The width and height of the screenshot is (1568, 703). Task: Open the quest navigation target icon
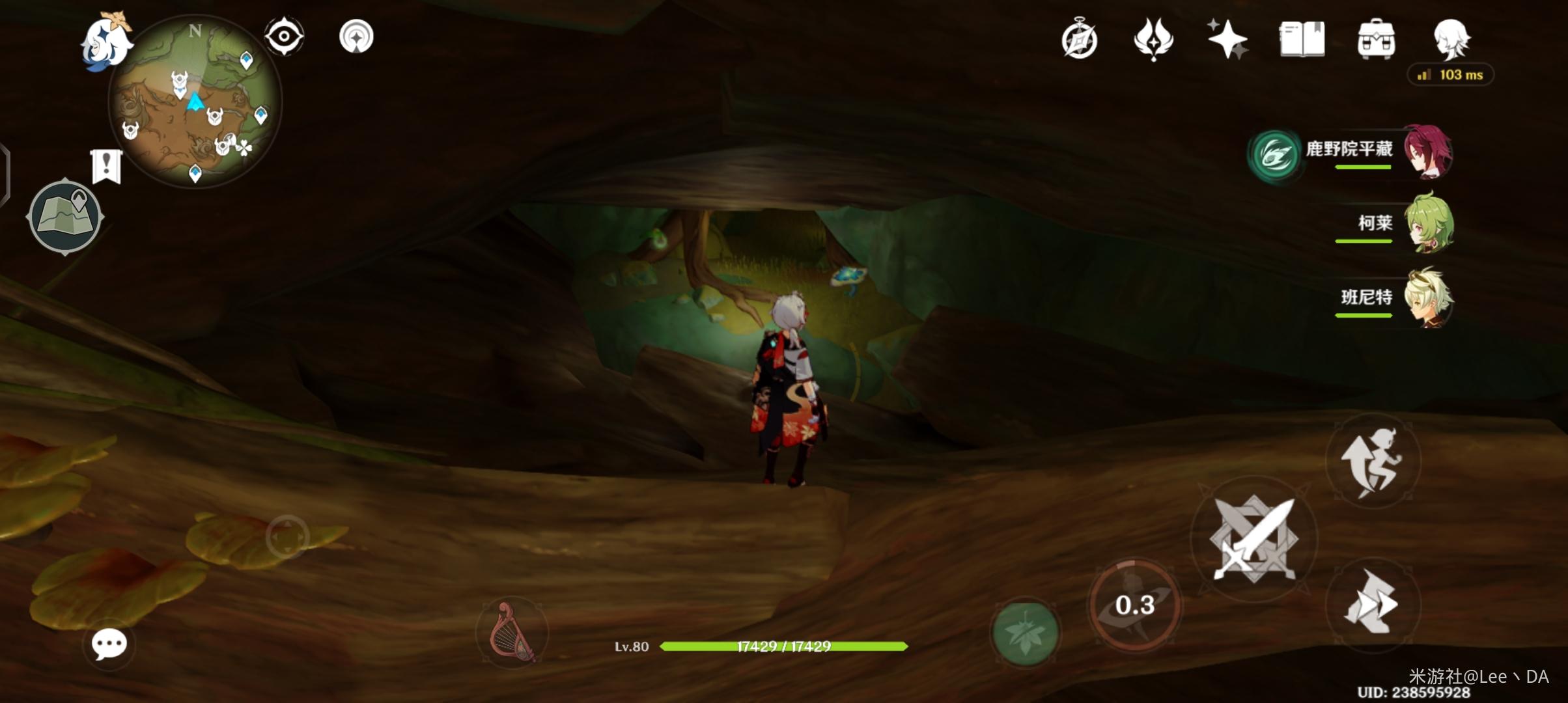pyautogui.click(x=356, y=36)
